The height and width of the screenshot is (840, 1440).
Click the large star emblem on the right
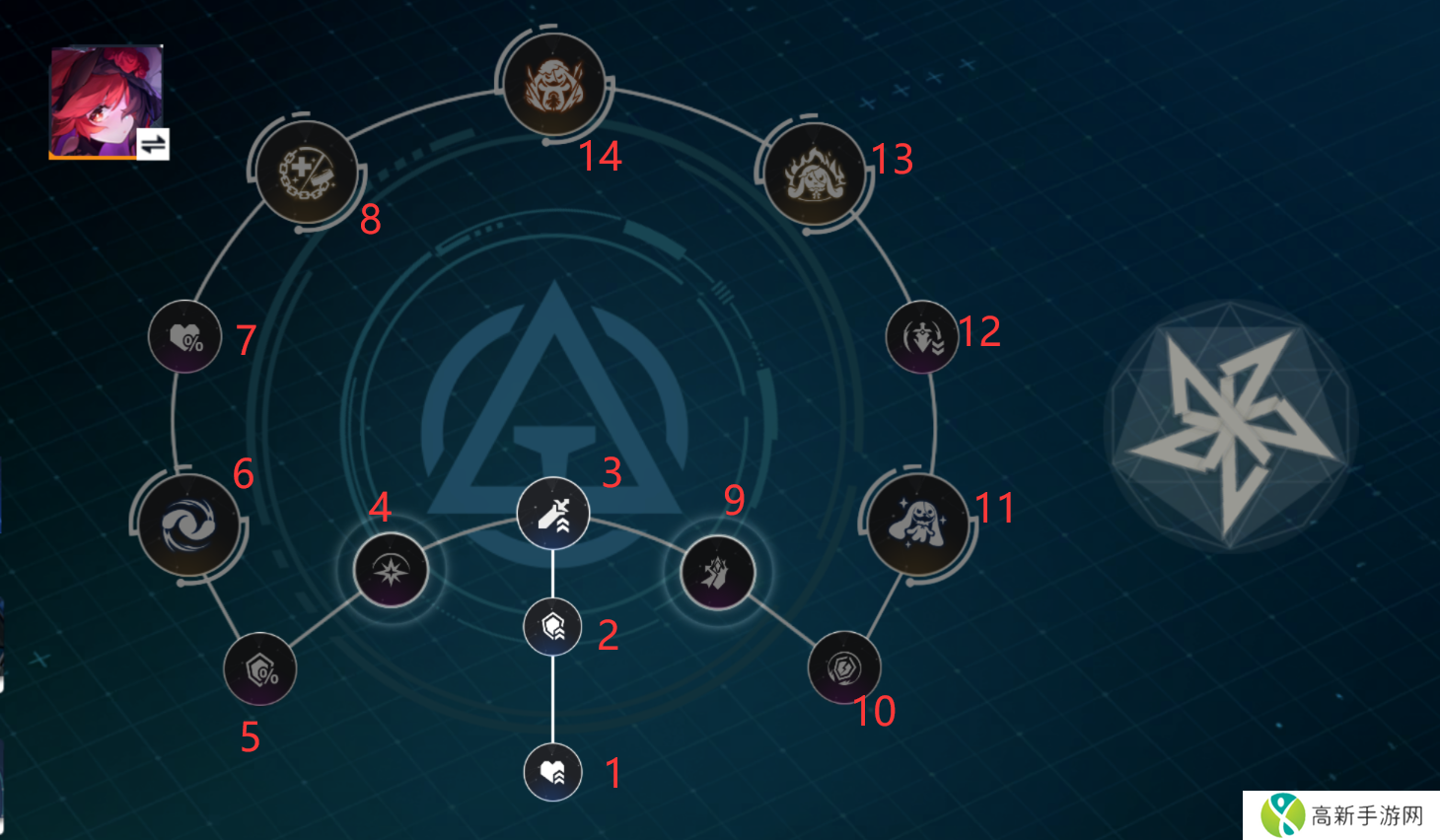coord(1230,427)
